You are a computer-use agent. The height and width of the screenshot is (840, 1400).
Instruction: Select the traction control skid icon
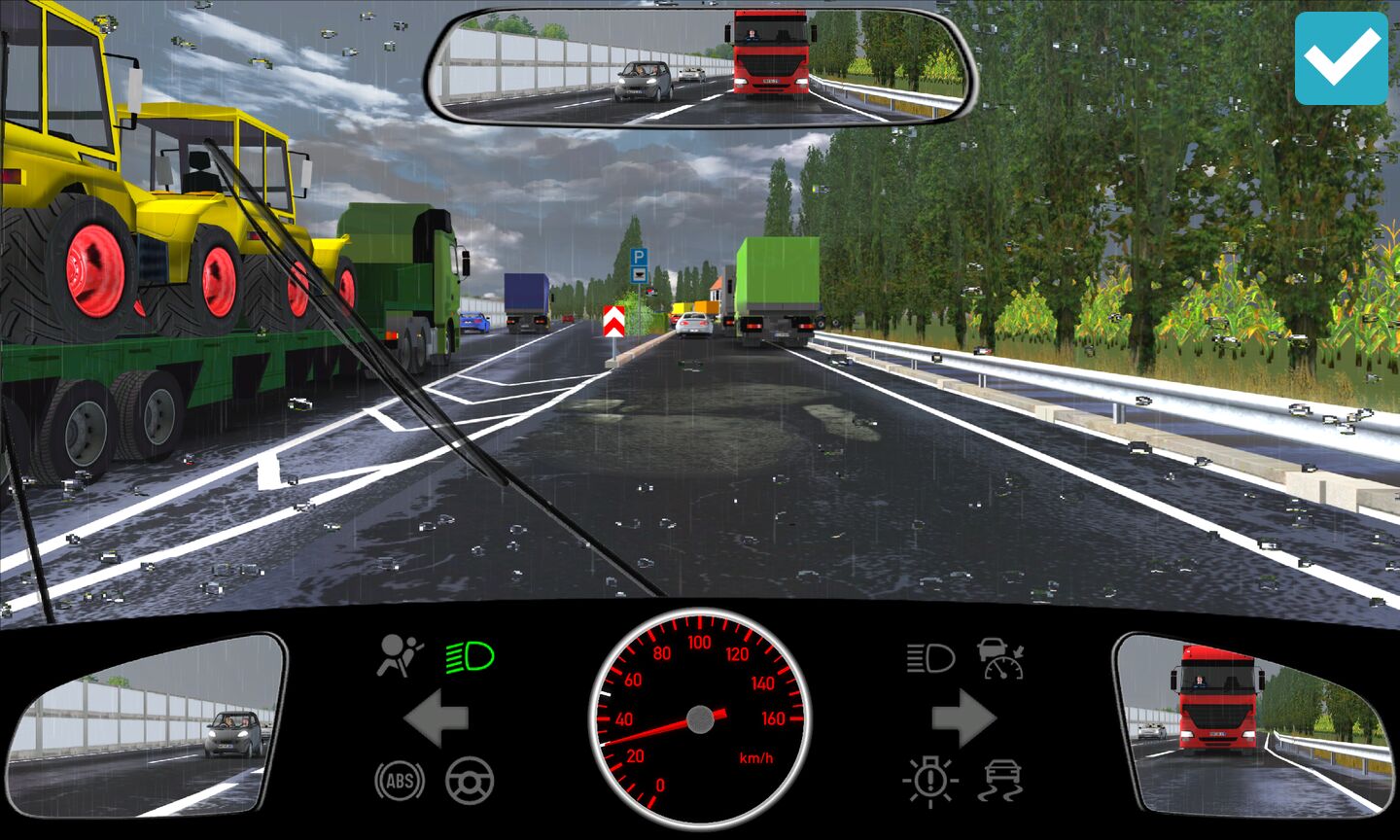1001,780
